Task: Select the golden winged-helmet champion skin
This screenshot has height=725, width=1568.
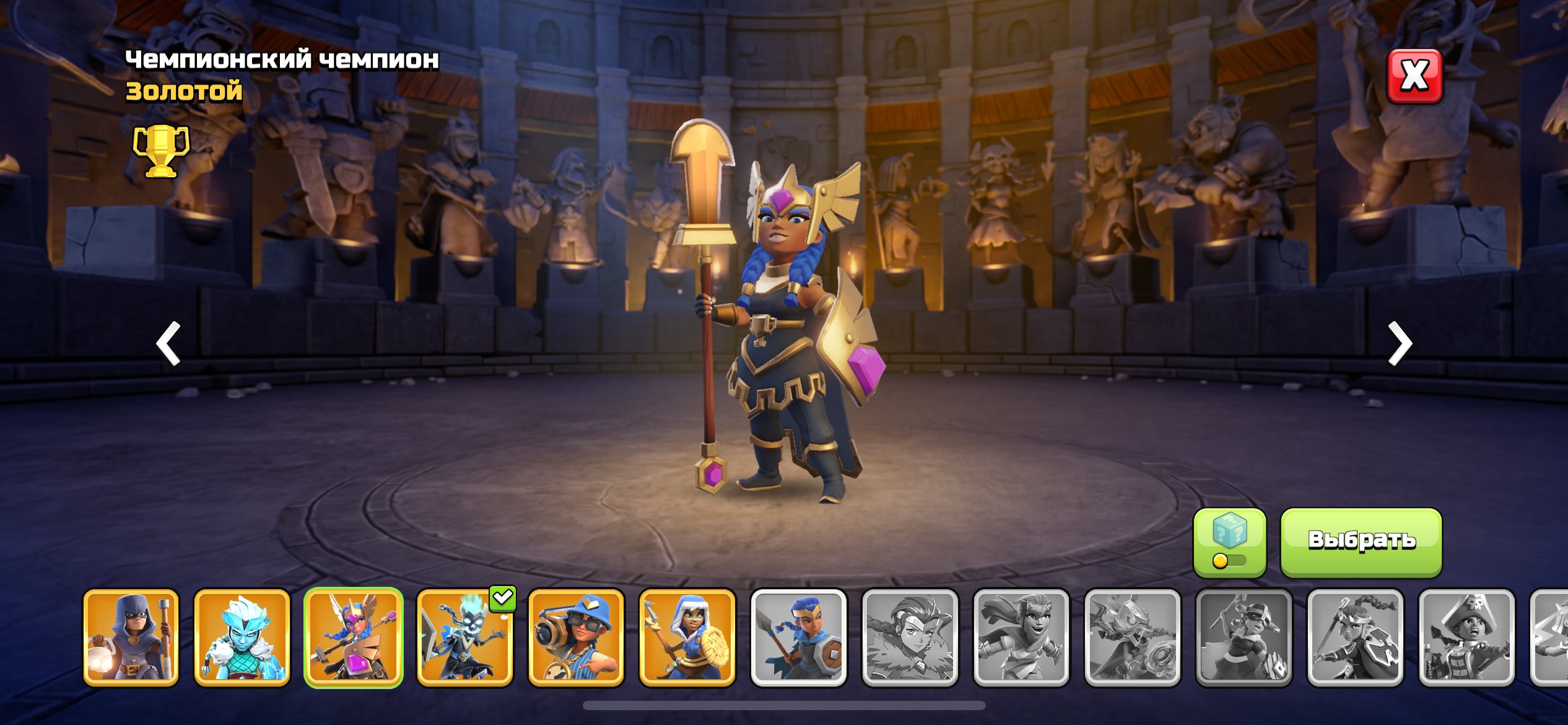Action: point(354,638)
